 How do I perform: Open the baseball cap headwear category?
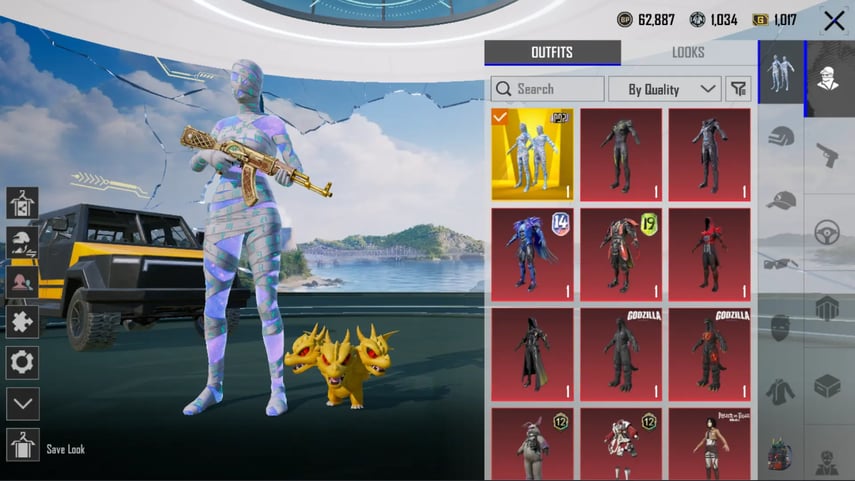coord(782,200)
